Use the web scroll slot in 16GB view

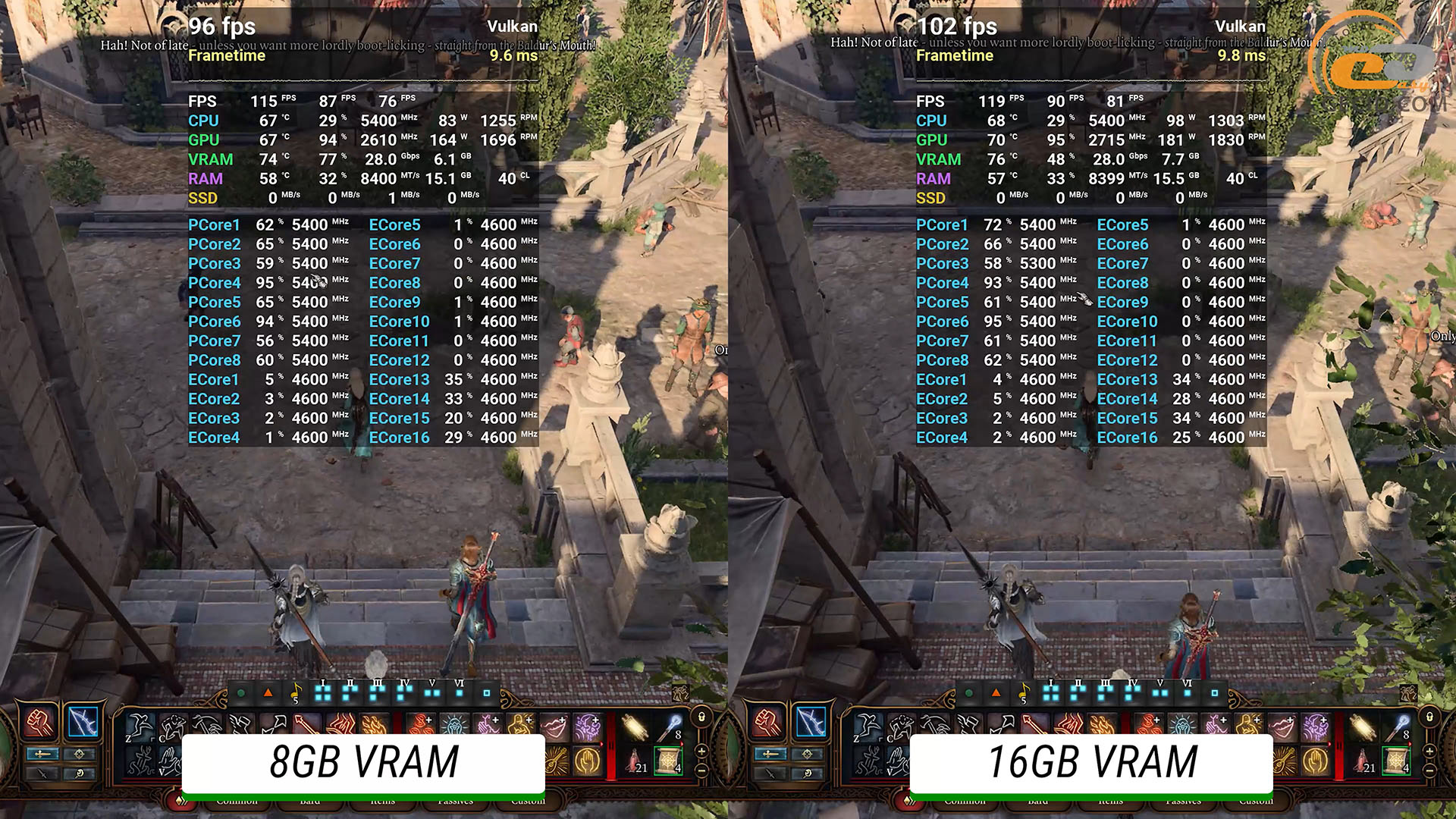pos(1396,761)
